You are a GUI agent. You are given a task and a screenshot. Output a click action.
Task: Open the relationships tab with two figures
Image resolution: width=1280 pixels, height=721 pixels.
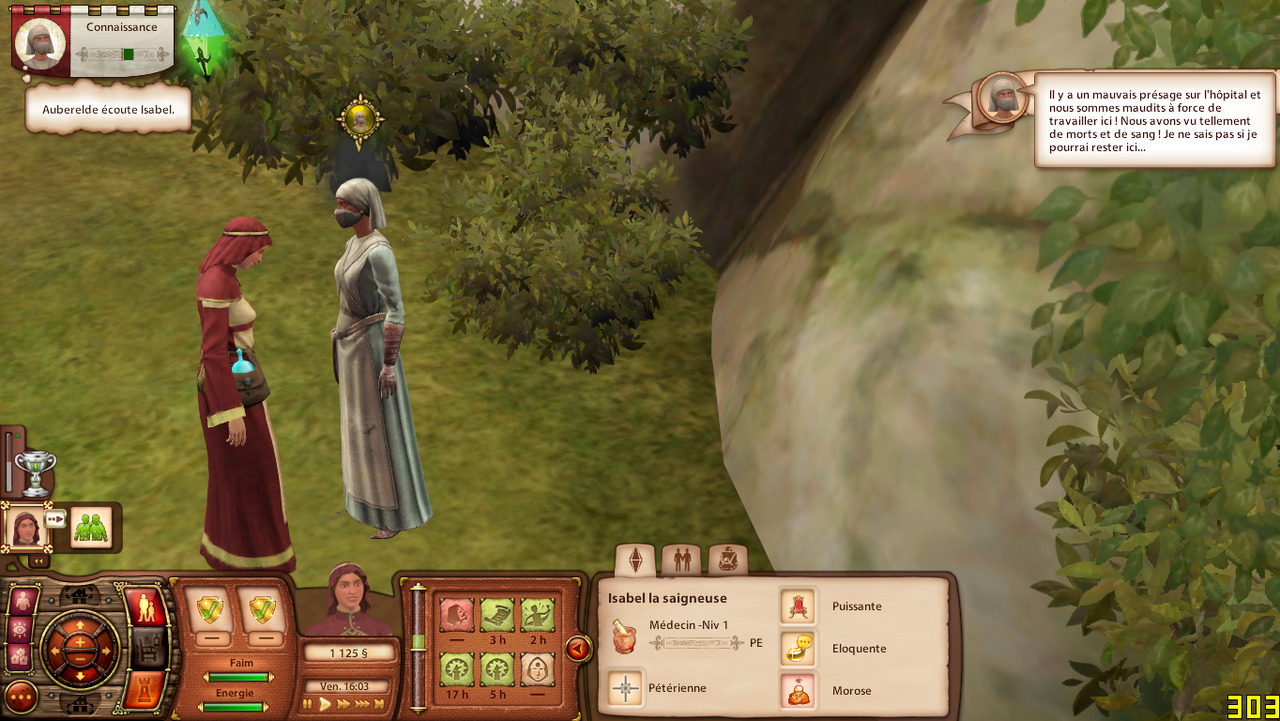click(x=682, y=559)
